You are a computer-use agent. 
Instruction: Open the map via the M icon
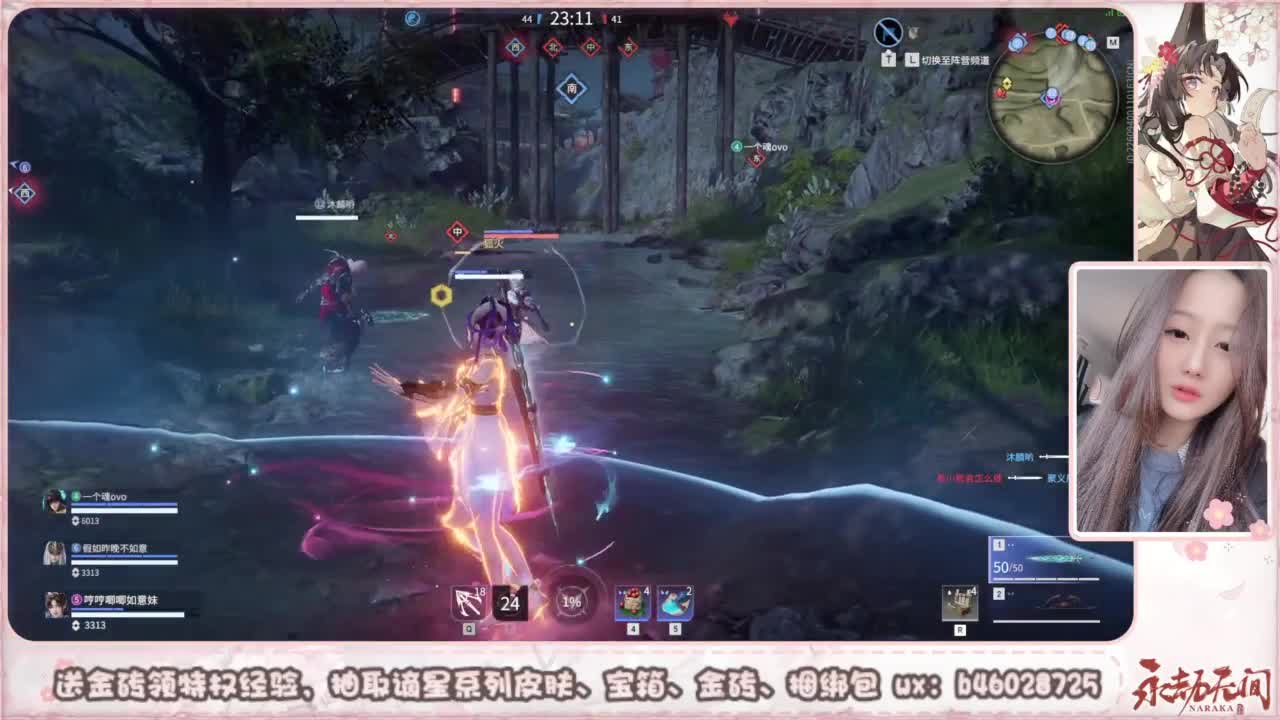(x=1112, y=43)
